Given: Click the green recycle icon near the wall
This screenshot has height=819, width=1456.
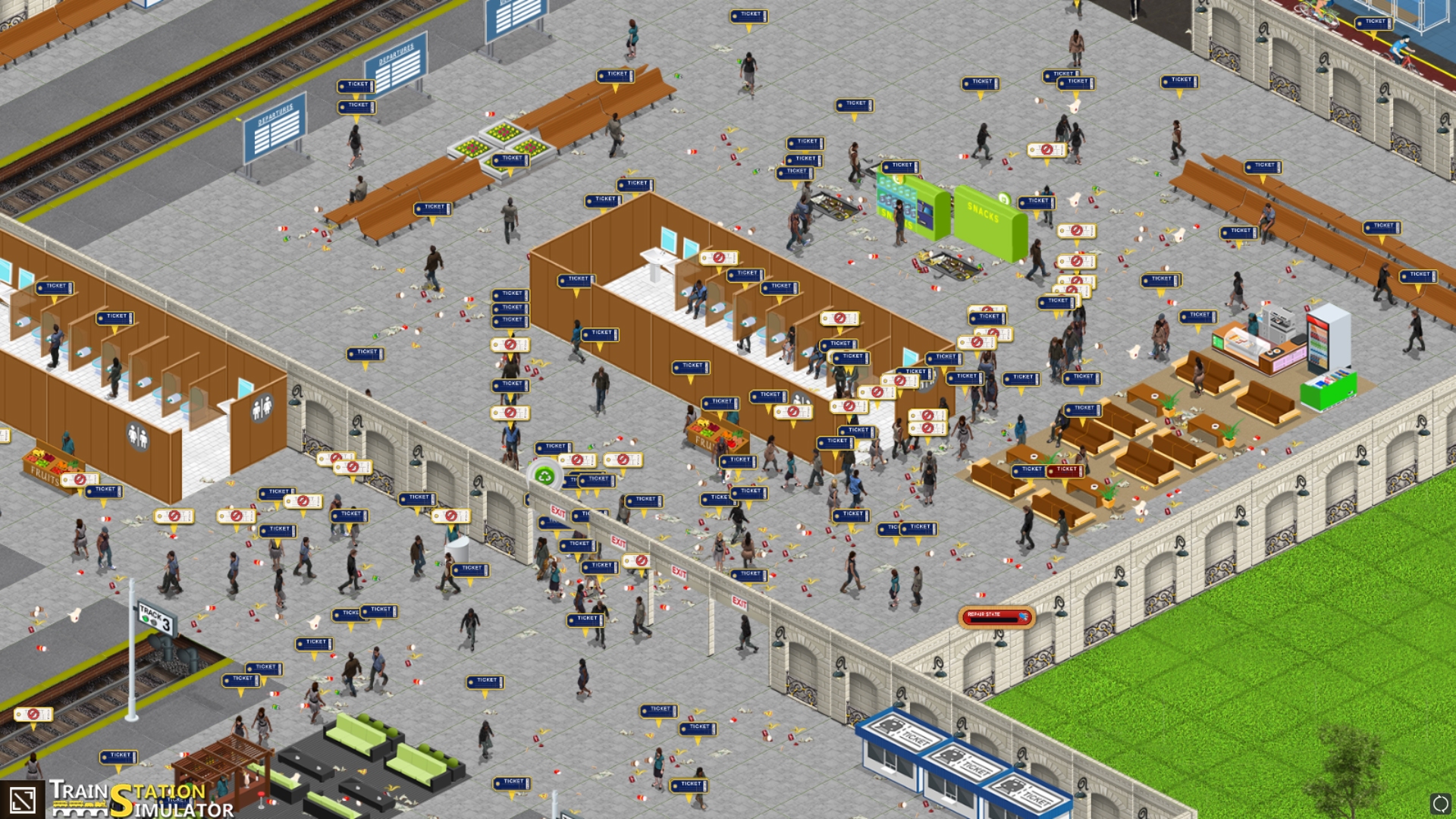Looking at the screenshot, I should pyautogui.click(x=543, y=475).
